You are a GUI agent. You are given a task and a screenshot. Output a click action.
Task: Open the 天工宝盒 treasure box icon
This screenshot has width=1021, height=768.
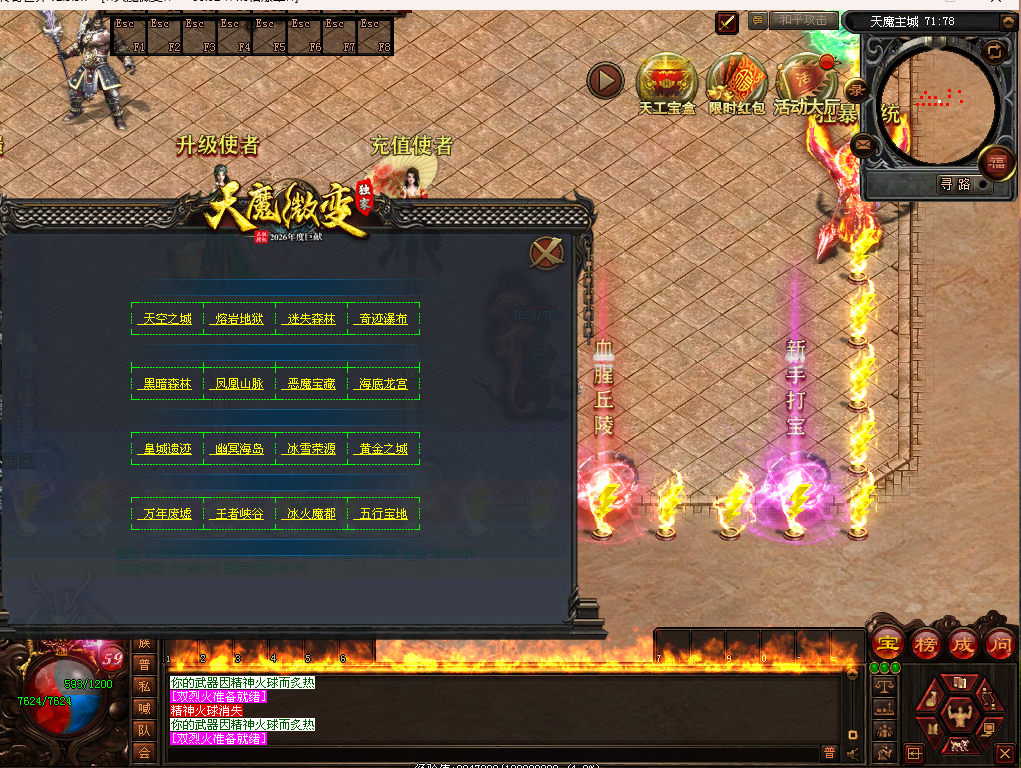coord(667,82)
